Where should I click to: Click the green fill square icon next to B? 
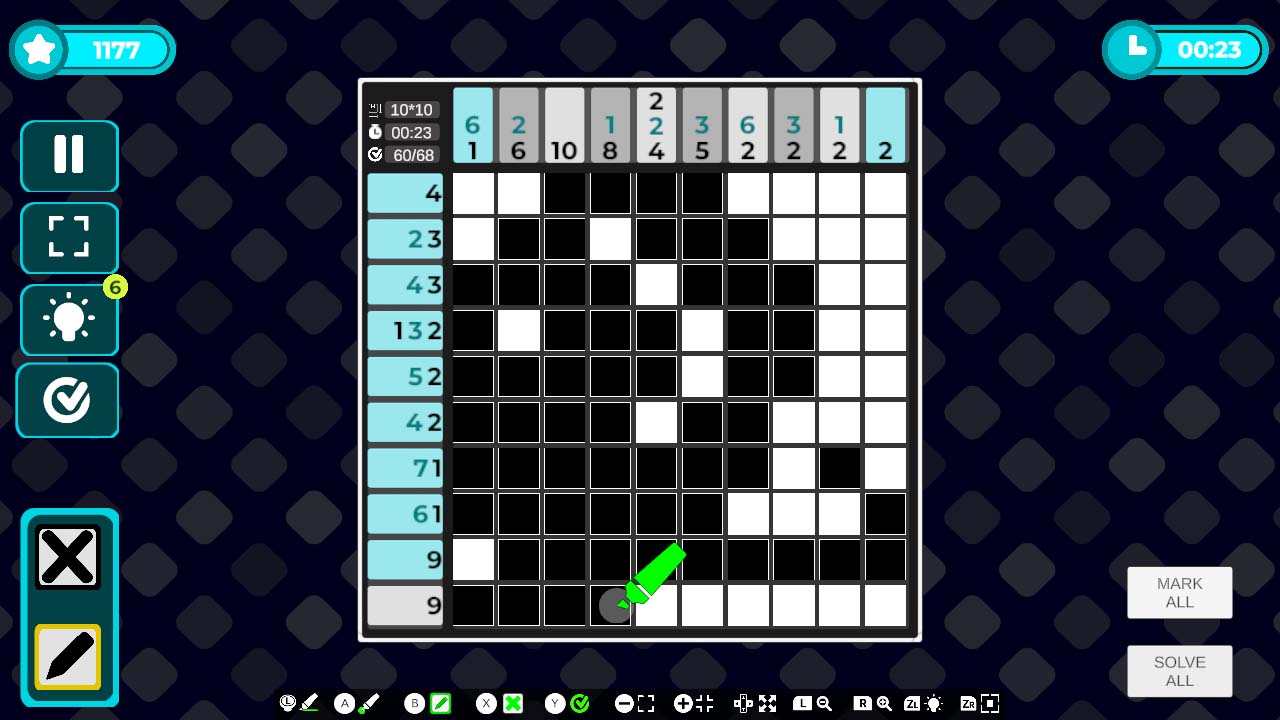440,703
